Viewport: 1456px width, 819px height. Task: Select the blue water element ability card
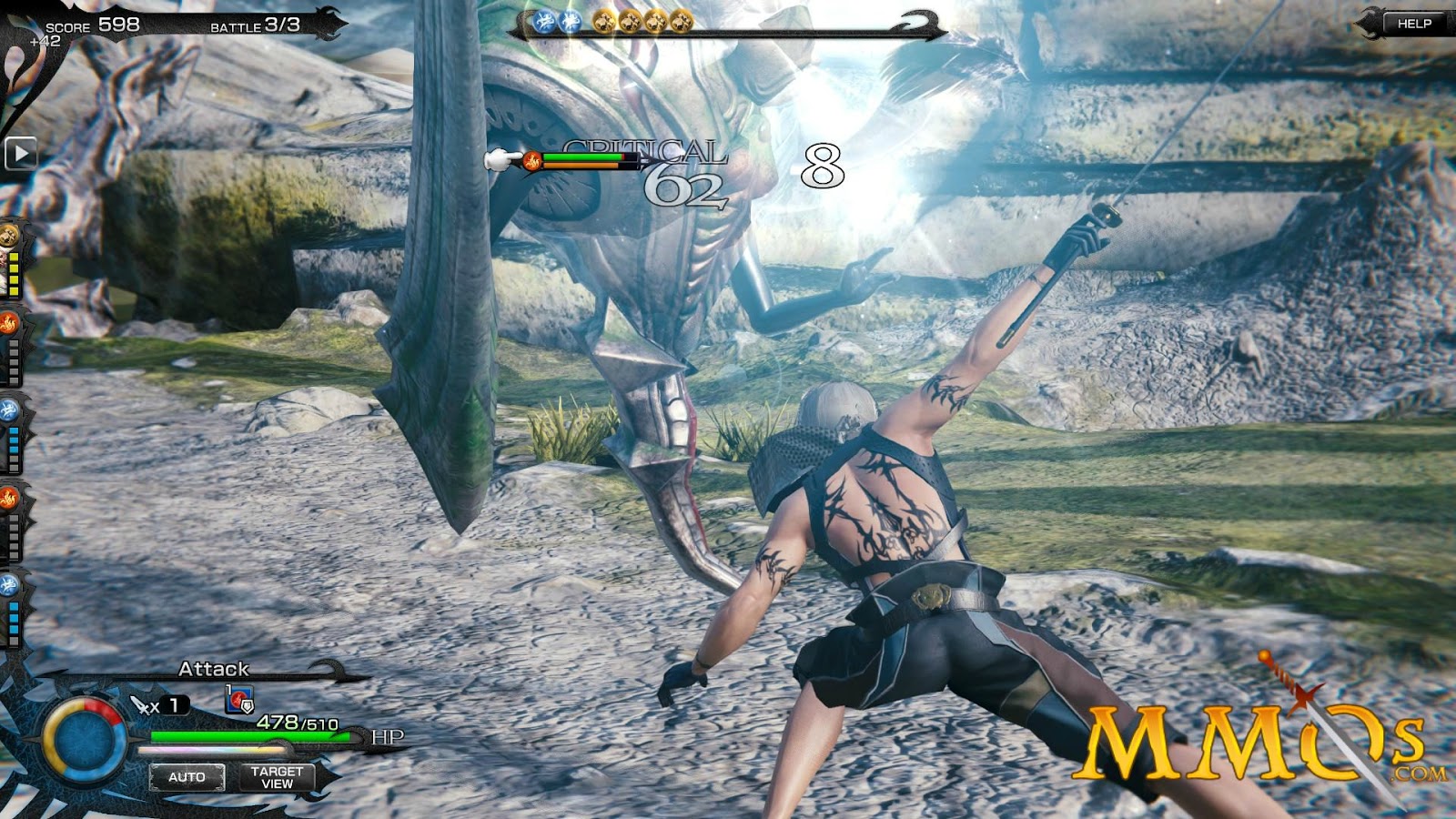[x=11, y=409]
